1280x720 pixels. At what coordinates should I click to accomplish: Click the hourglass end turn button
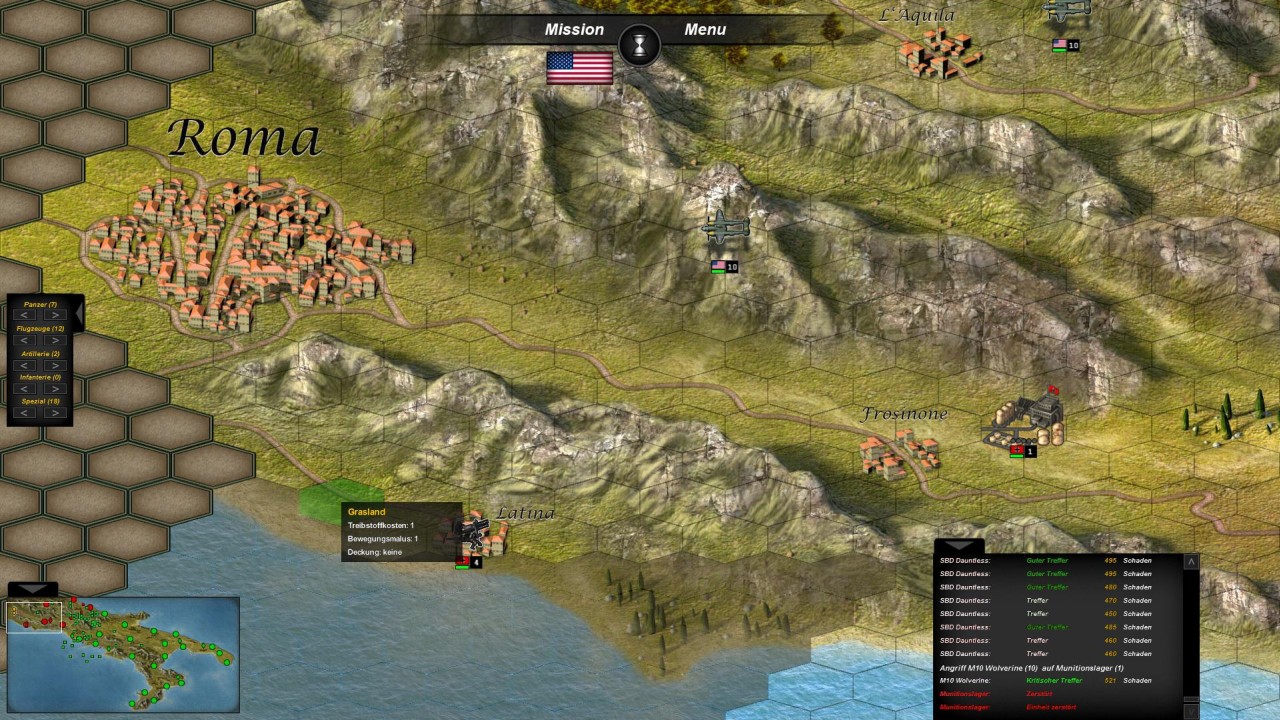pos(639,44)
